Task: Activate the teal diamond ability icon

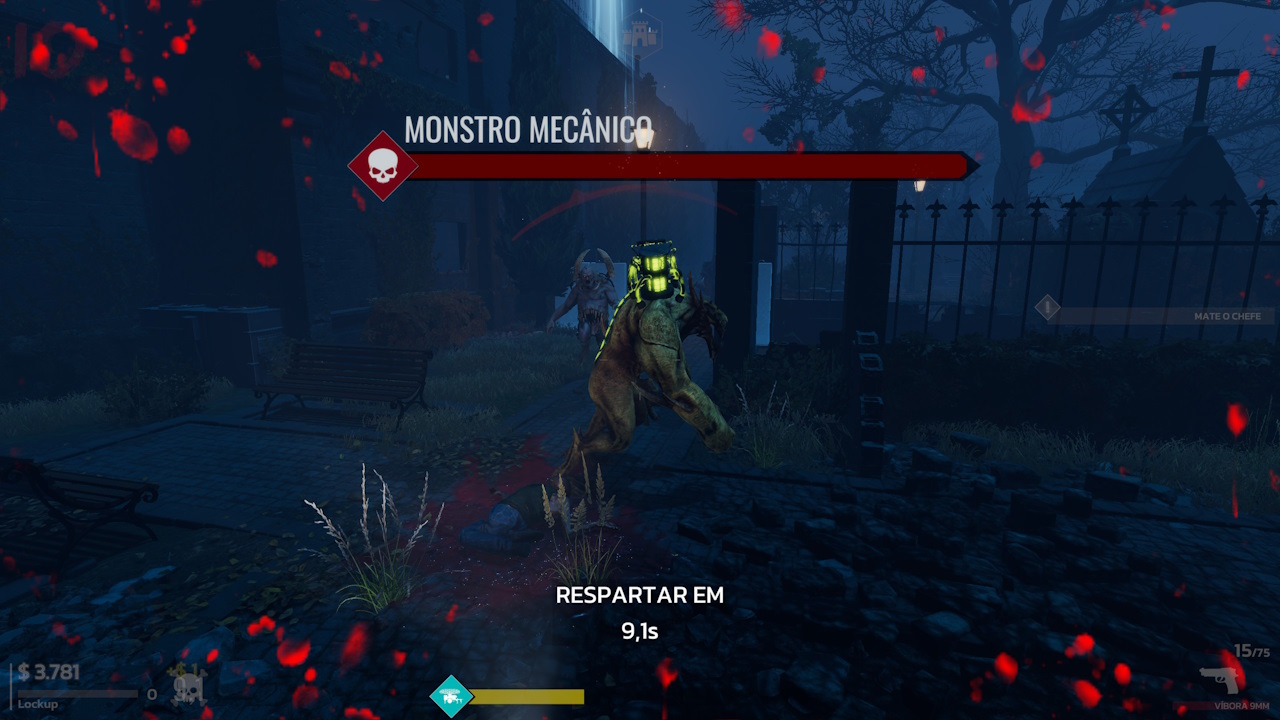Action: point(451,696)
